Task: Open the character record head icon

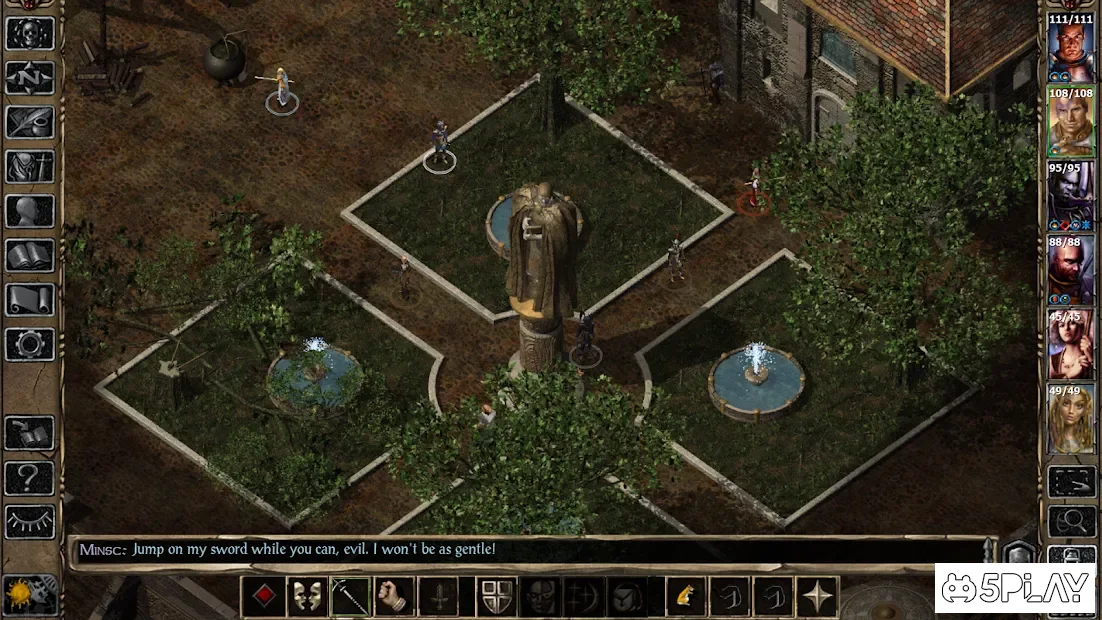Action: 30,211
